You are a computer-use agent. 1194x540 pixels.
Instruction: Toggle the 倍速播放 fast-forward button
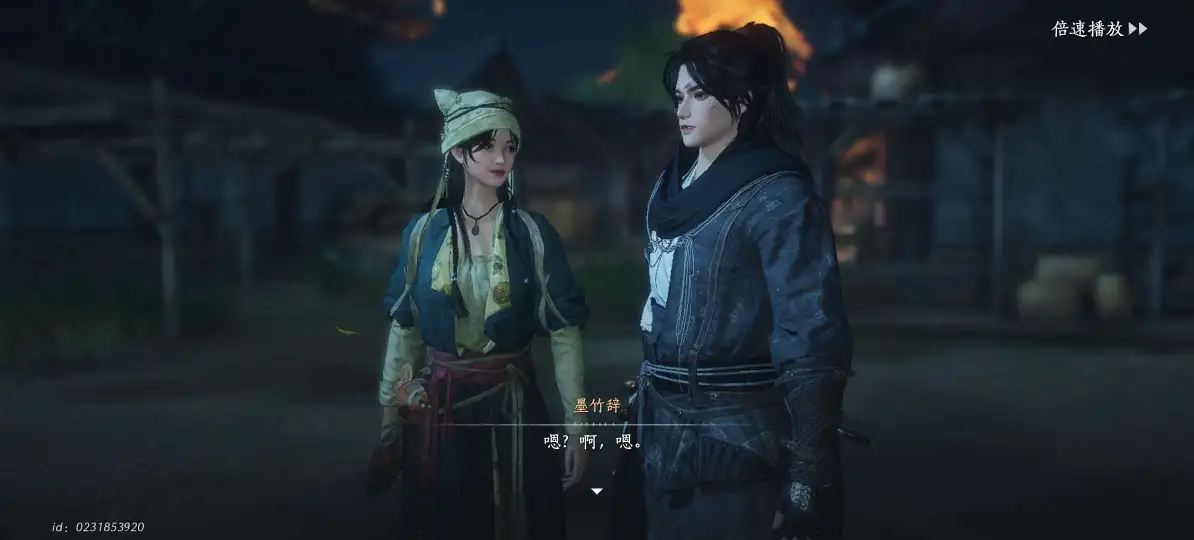pyautogui.click(x=1099, y=29)
